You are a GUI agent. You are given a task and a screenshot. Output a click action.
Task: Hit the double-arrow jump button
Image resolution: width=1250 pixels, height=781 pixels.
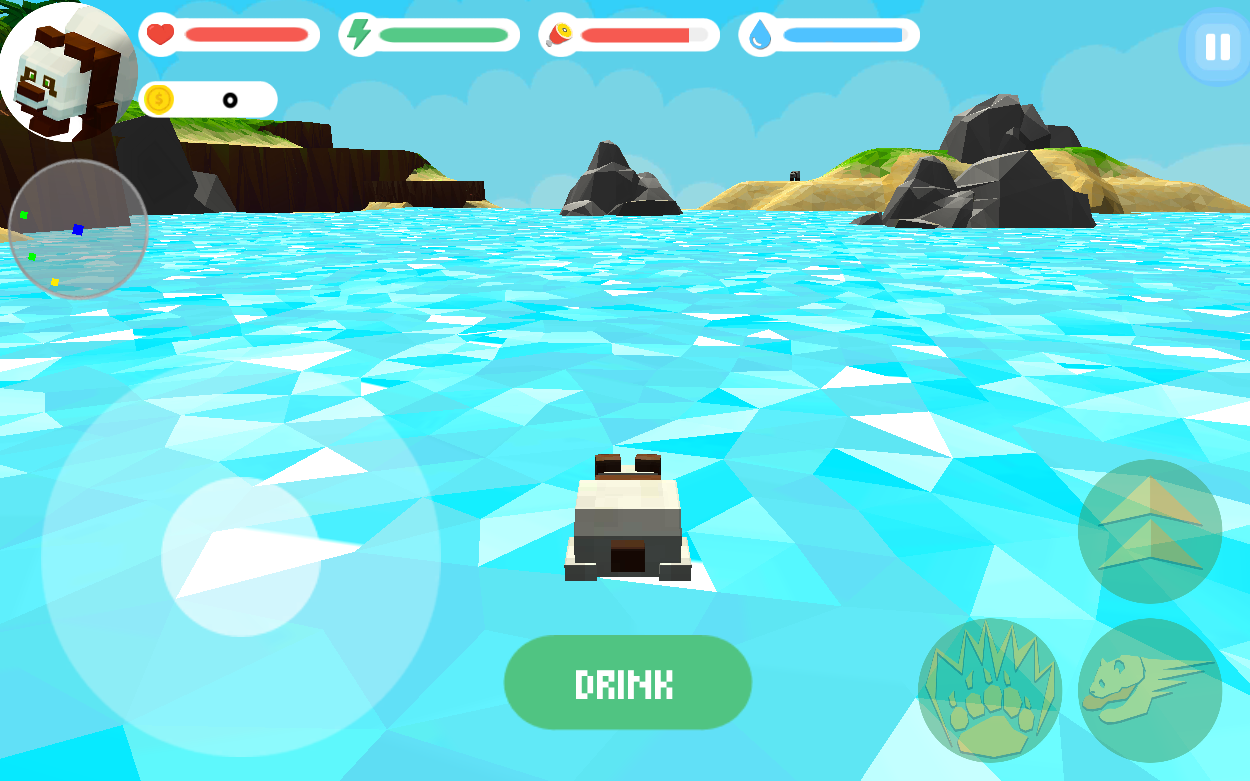(1150, 531)
